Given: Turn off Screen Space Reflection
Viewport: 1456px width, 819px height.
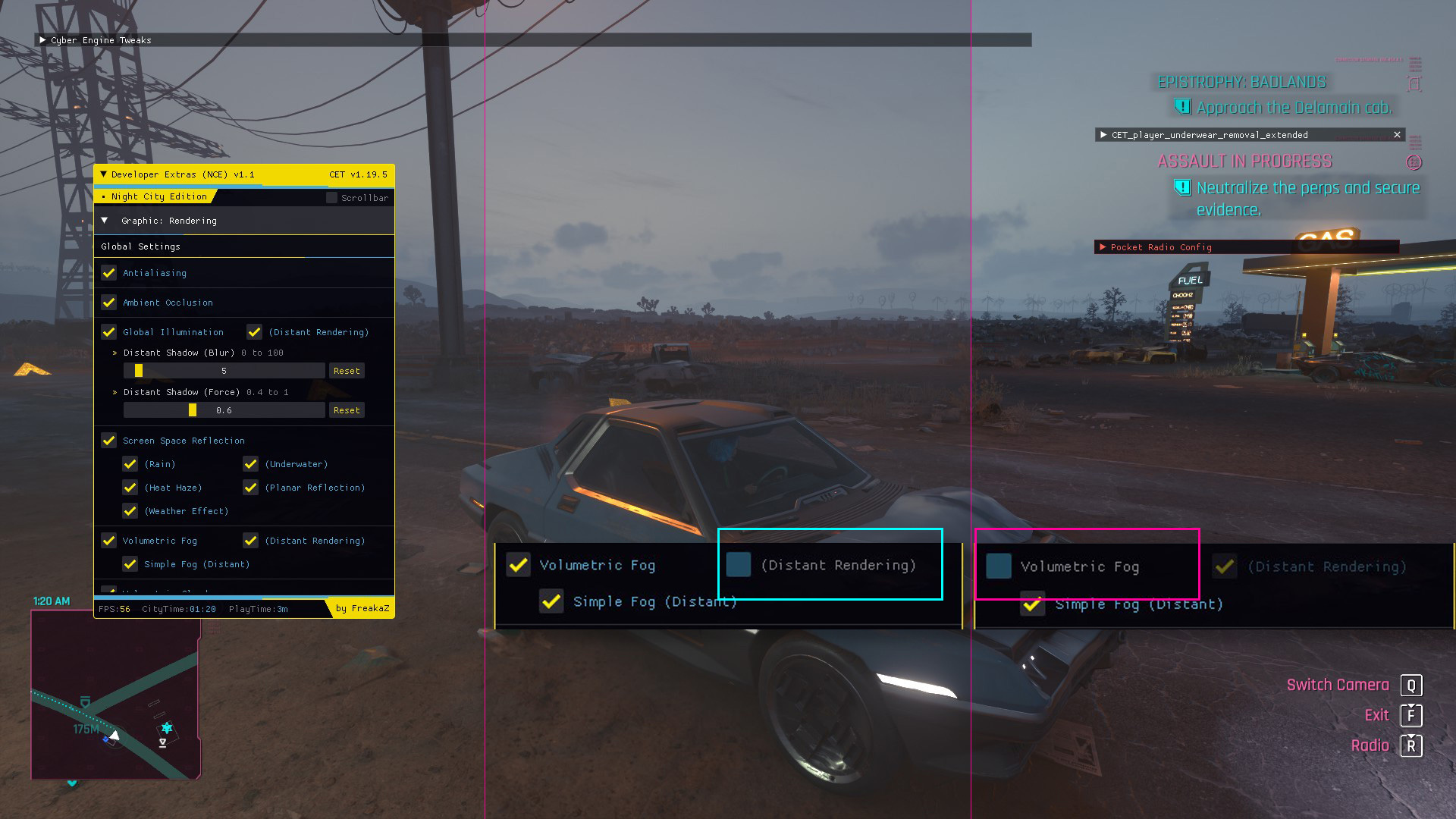Looking at the screenshot, I should [x=109, y=441].
